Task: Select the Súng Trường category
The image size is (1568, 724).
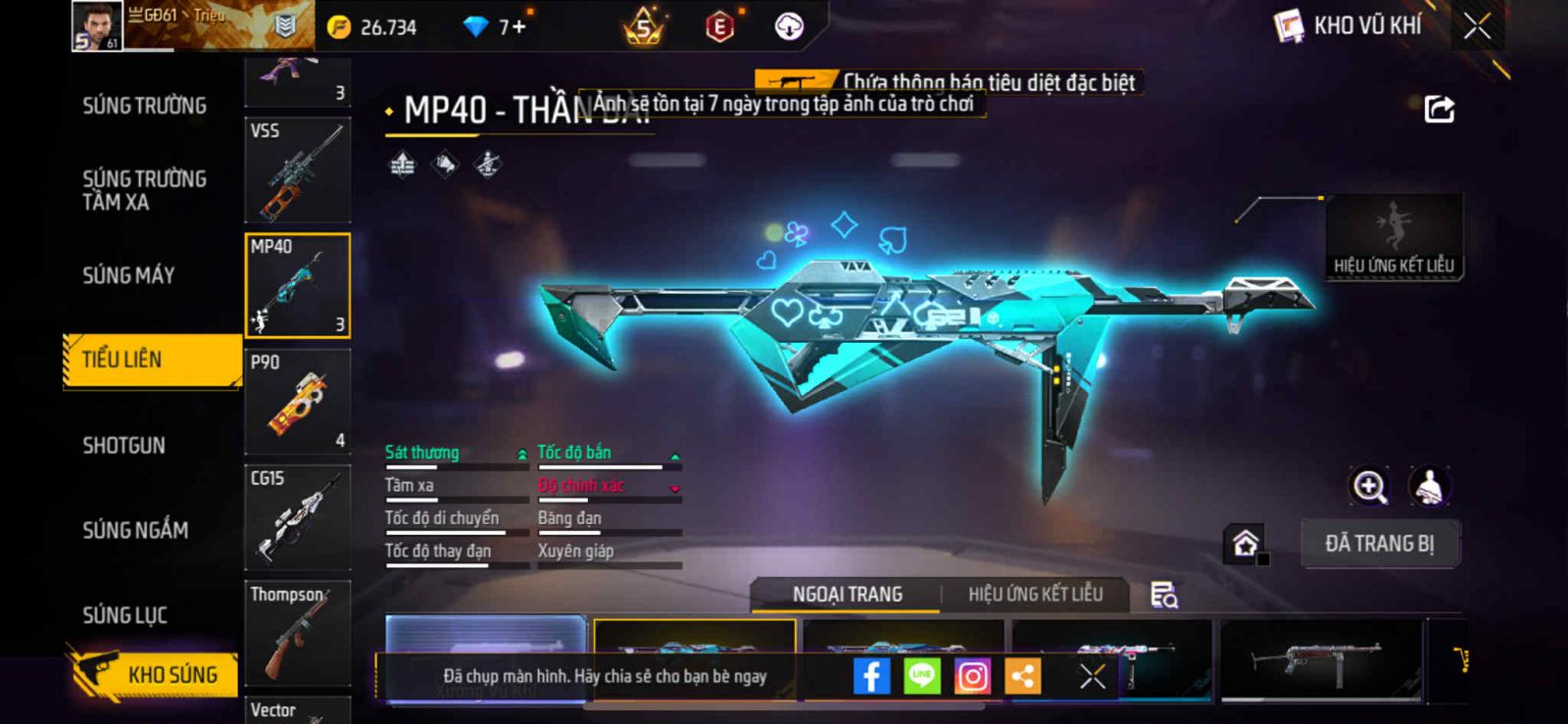Action: (x=144, y=106)
